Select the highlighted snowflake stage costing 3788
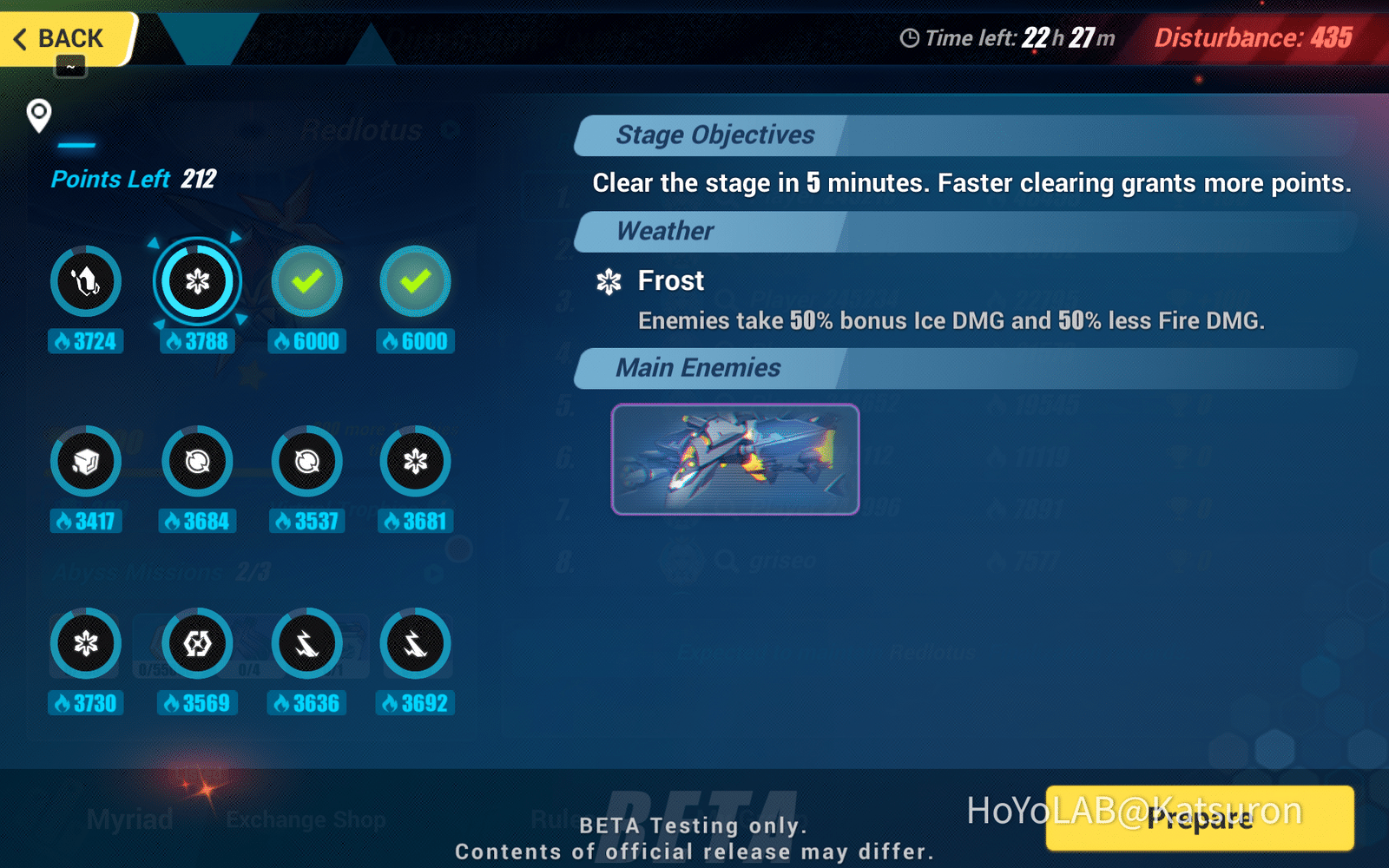Viewport: 1389px width, 868px height. [197, 280]
